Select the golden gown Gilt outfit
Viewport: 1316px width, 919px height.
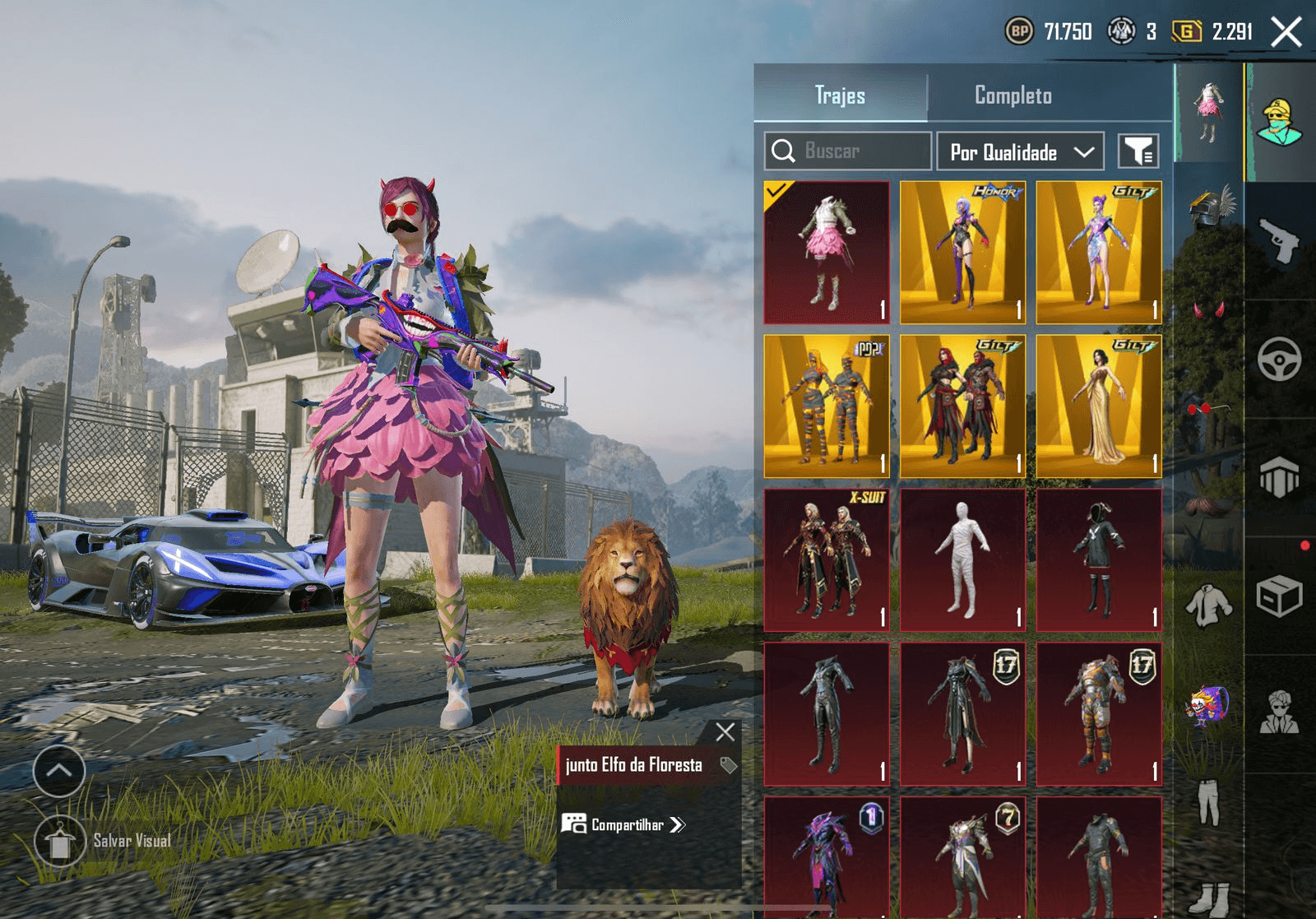coord(1099,406)
